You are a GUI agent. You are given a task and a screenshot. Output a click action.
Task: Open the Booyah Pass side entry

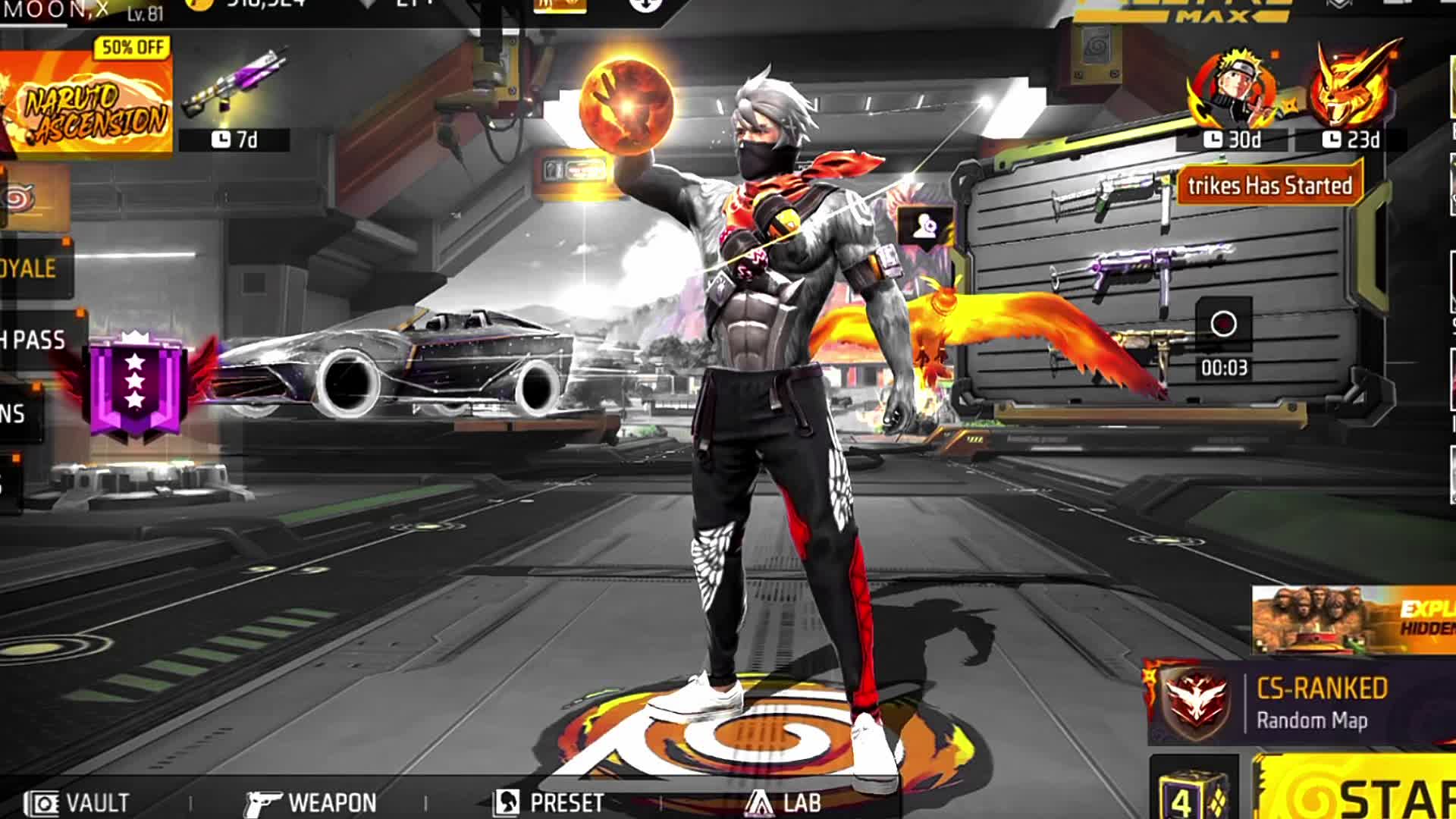point(34,340)
